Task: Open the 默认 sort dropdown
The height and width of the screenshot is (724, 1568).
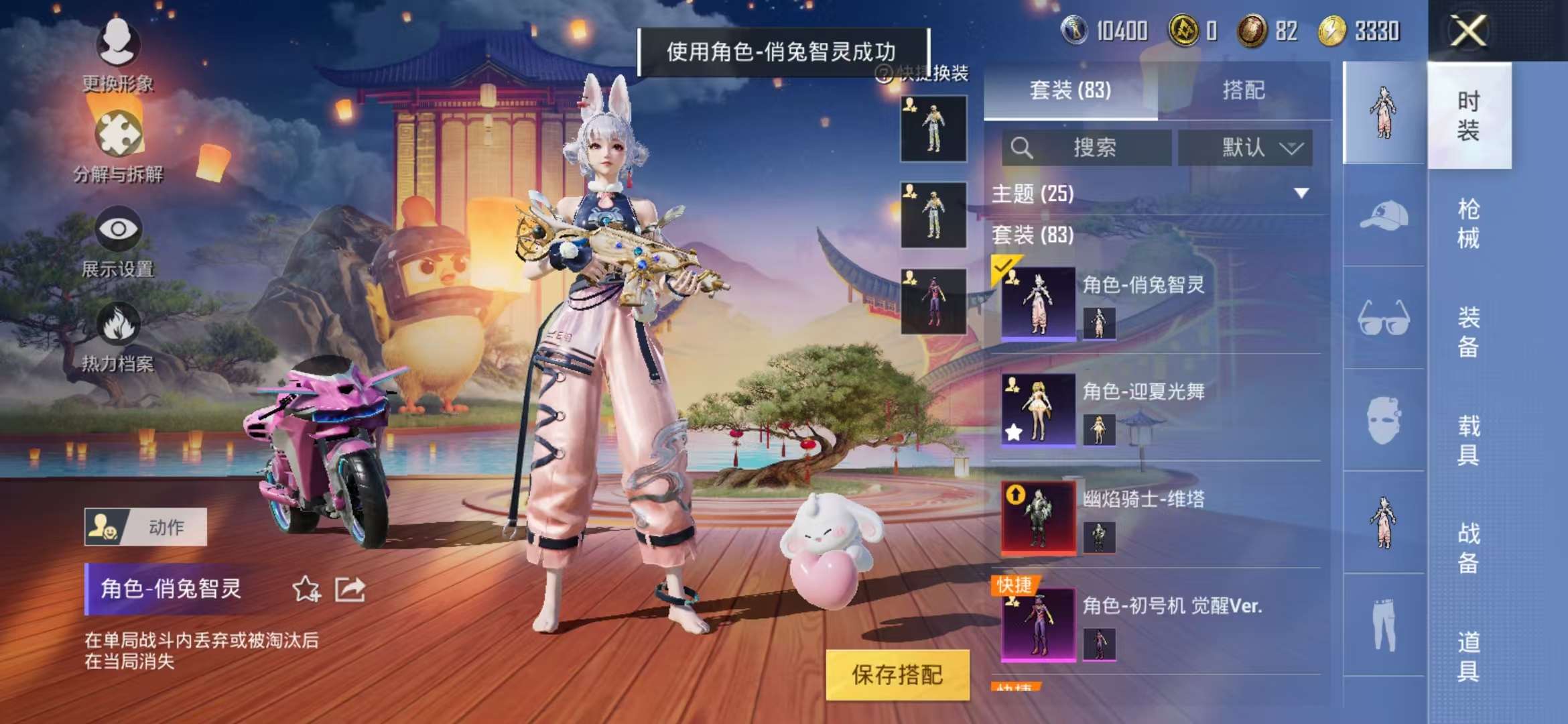Action: point(1243,149)
